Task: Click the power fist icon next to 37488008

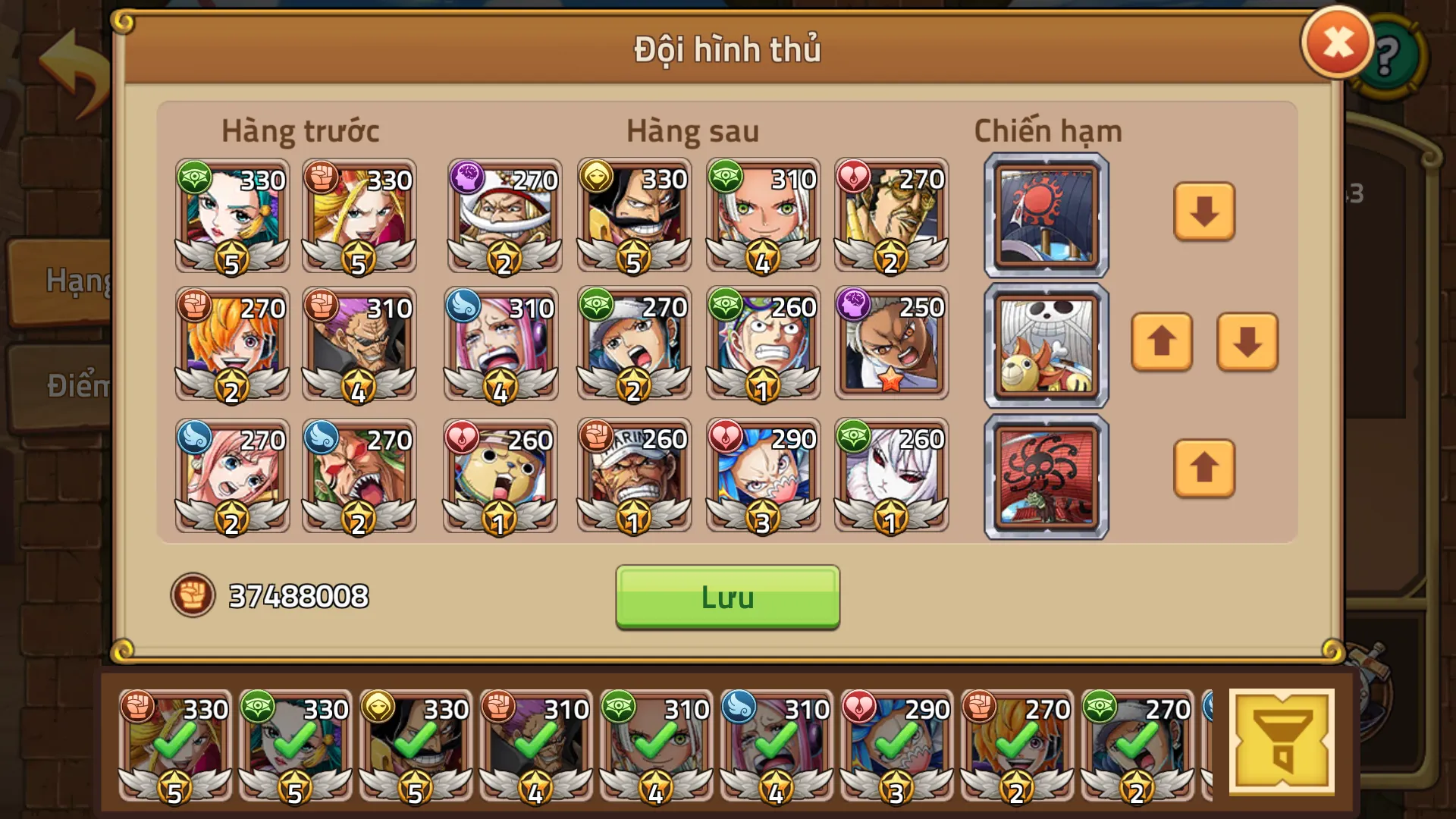Action: [x=195, y=598]
